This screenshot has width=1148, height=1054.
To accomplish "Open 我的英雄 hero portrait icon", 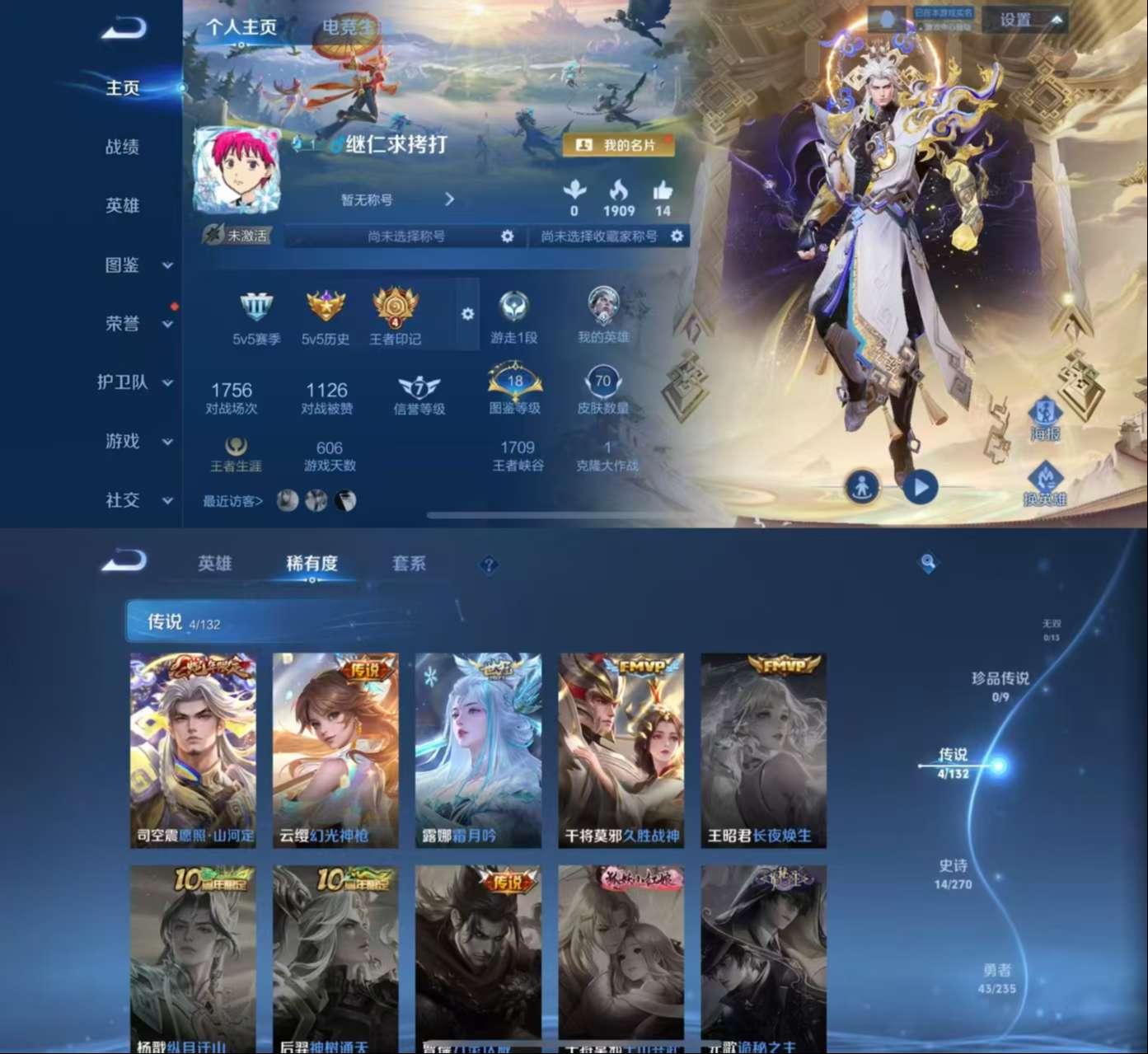I will coord(602,307).
